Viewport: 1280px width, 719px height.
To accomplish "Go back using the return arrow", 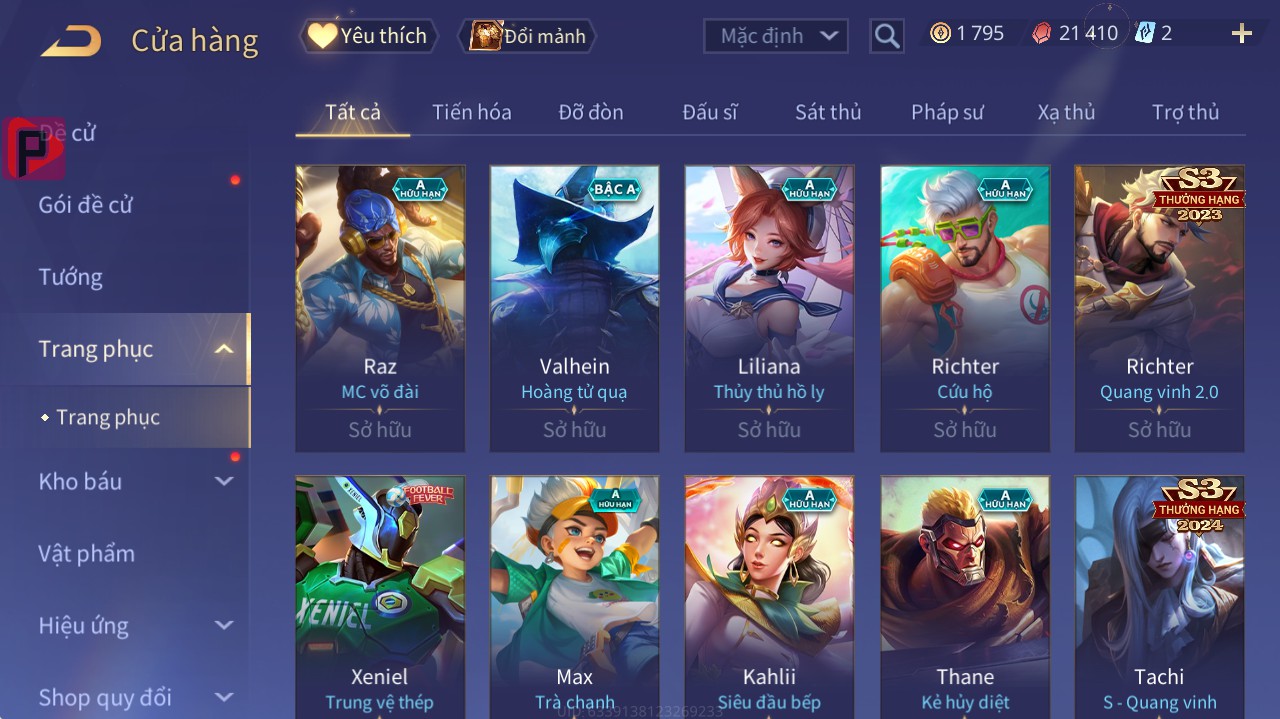I will (71, 41).
